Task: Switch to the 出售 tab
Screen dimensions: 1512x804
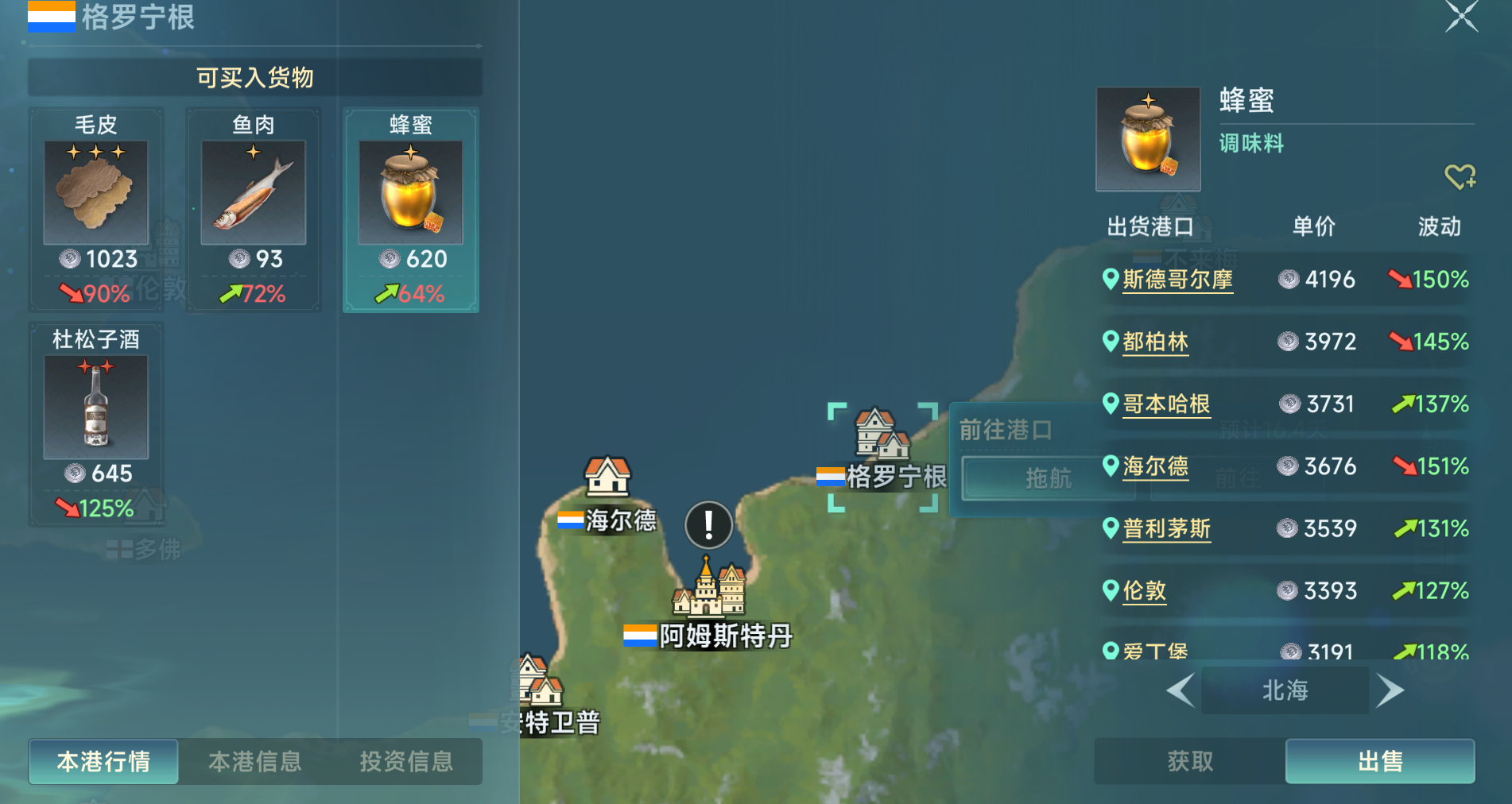Action: tap(1380, 761)
